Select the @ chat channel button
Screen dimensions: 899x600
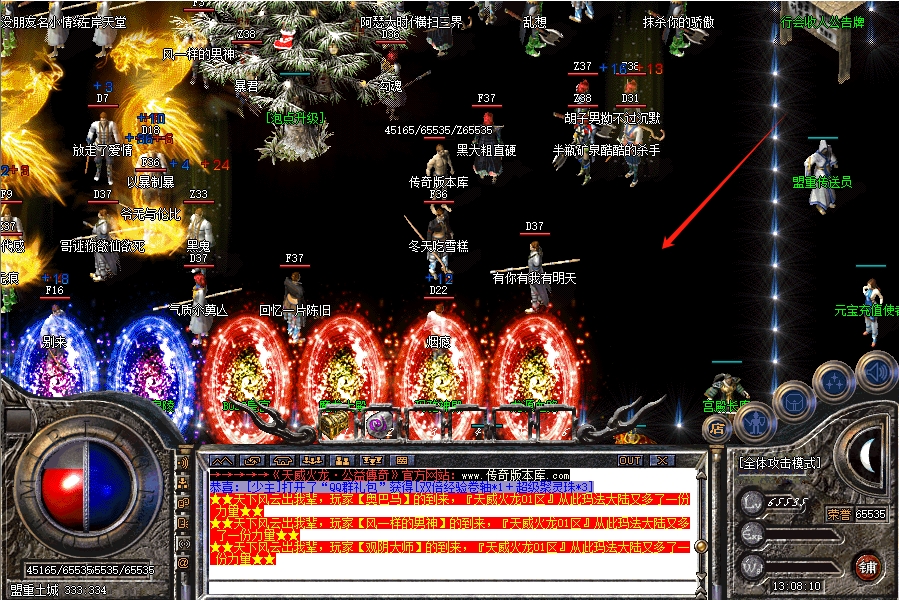[183, 563]
